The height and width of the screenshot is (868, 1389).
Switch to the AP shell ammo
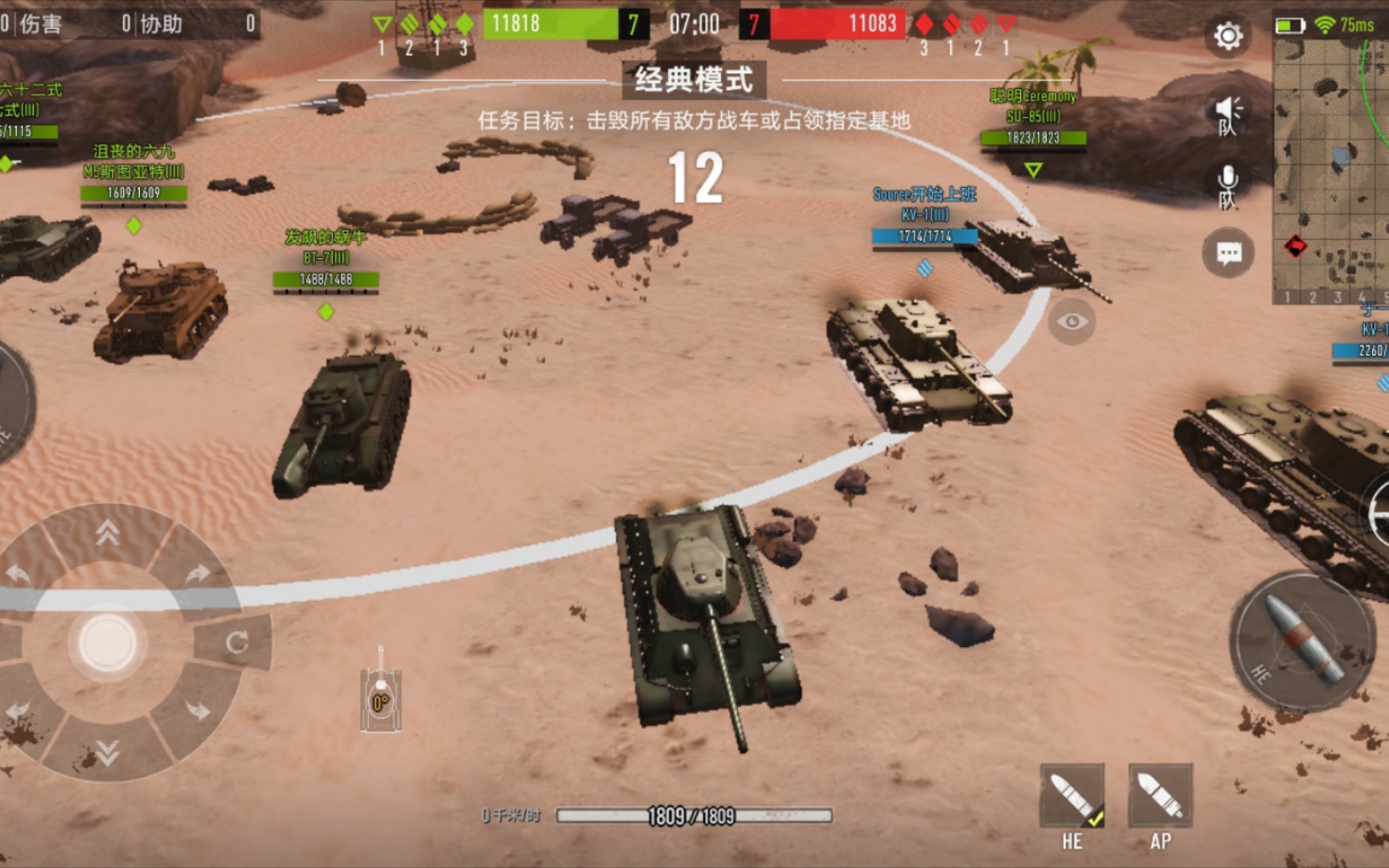1160,797
